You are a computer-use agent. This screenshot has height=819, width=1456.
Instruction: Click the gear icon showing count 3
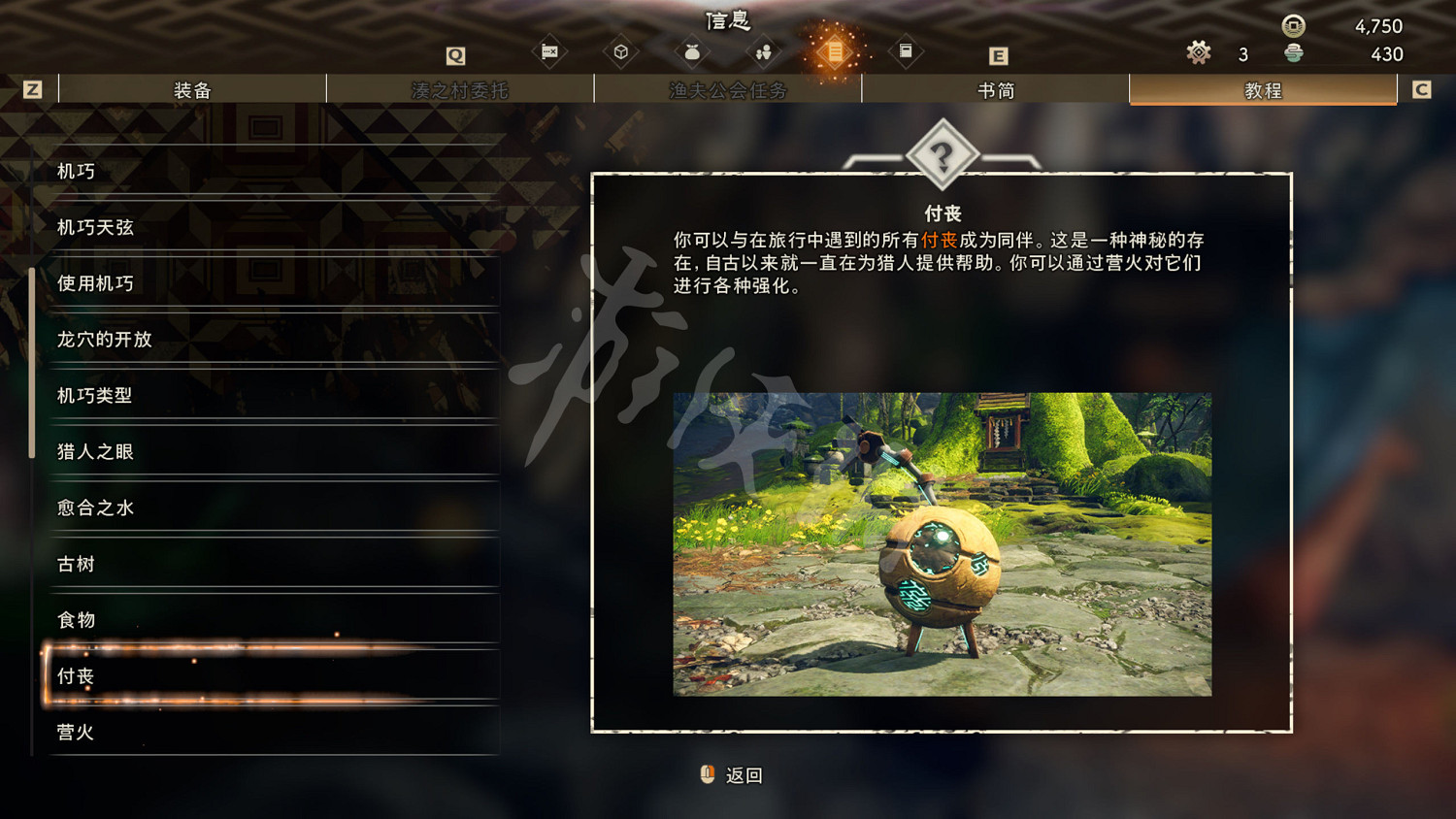[x=1200, y=53]
